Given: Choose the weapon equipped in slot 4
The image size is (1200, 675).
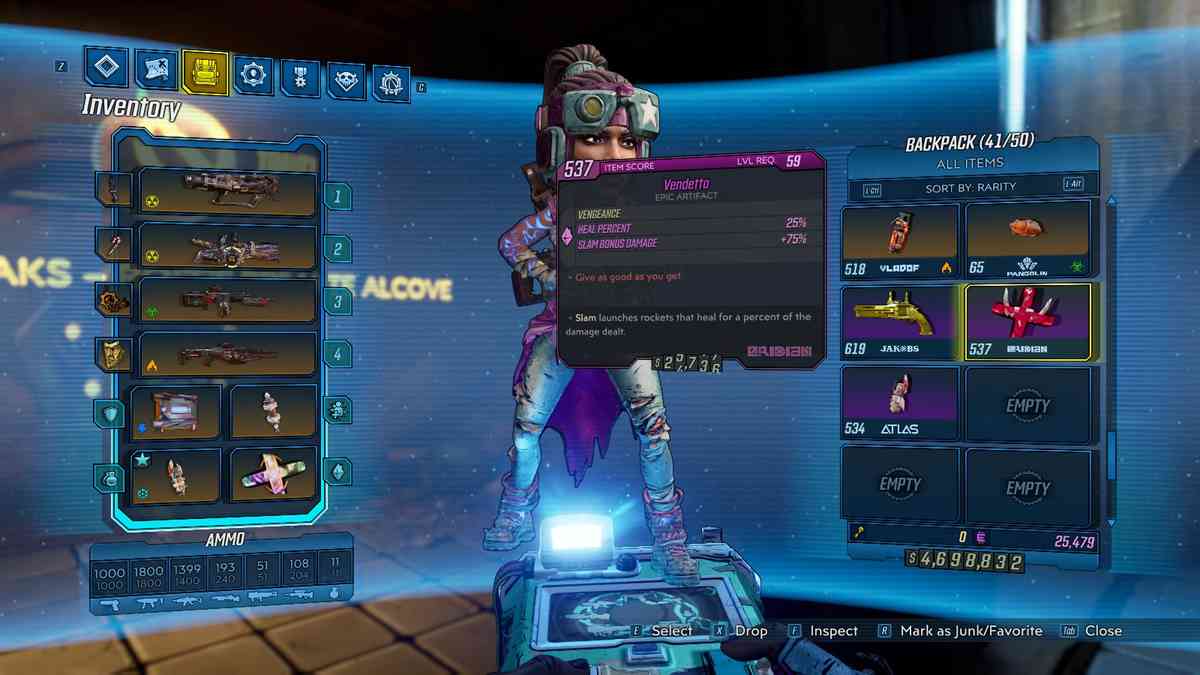Looking at the screenshot, I should (227, 354).
